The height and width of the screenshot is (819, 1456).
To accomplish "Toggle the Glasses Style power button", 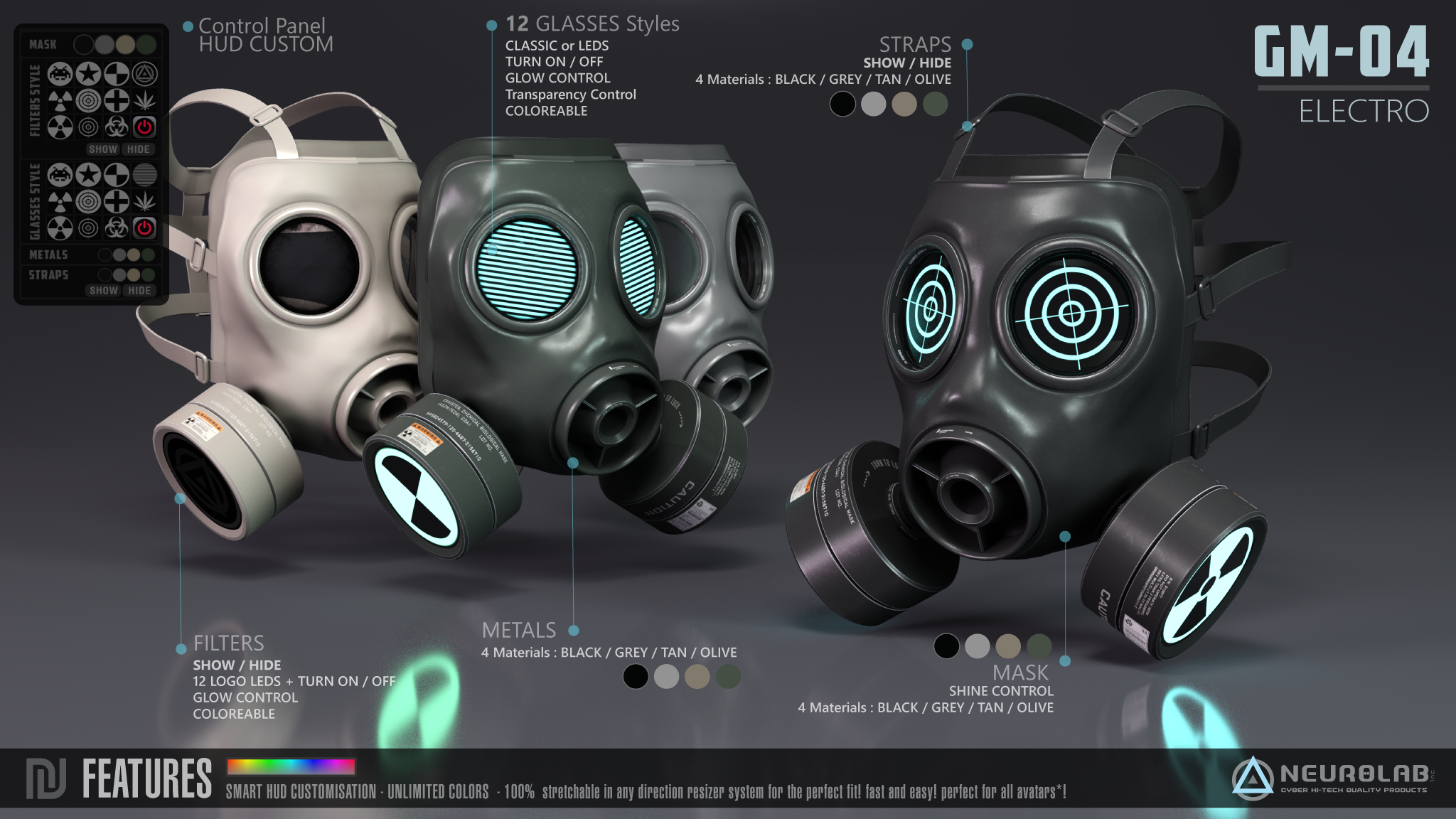I will (x=145, y=228).
